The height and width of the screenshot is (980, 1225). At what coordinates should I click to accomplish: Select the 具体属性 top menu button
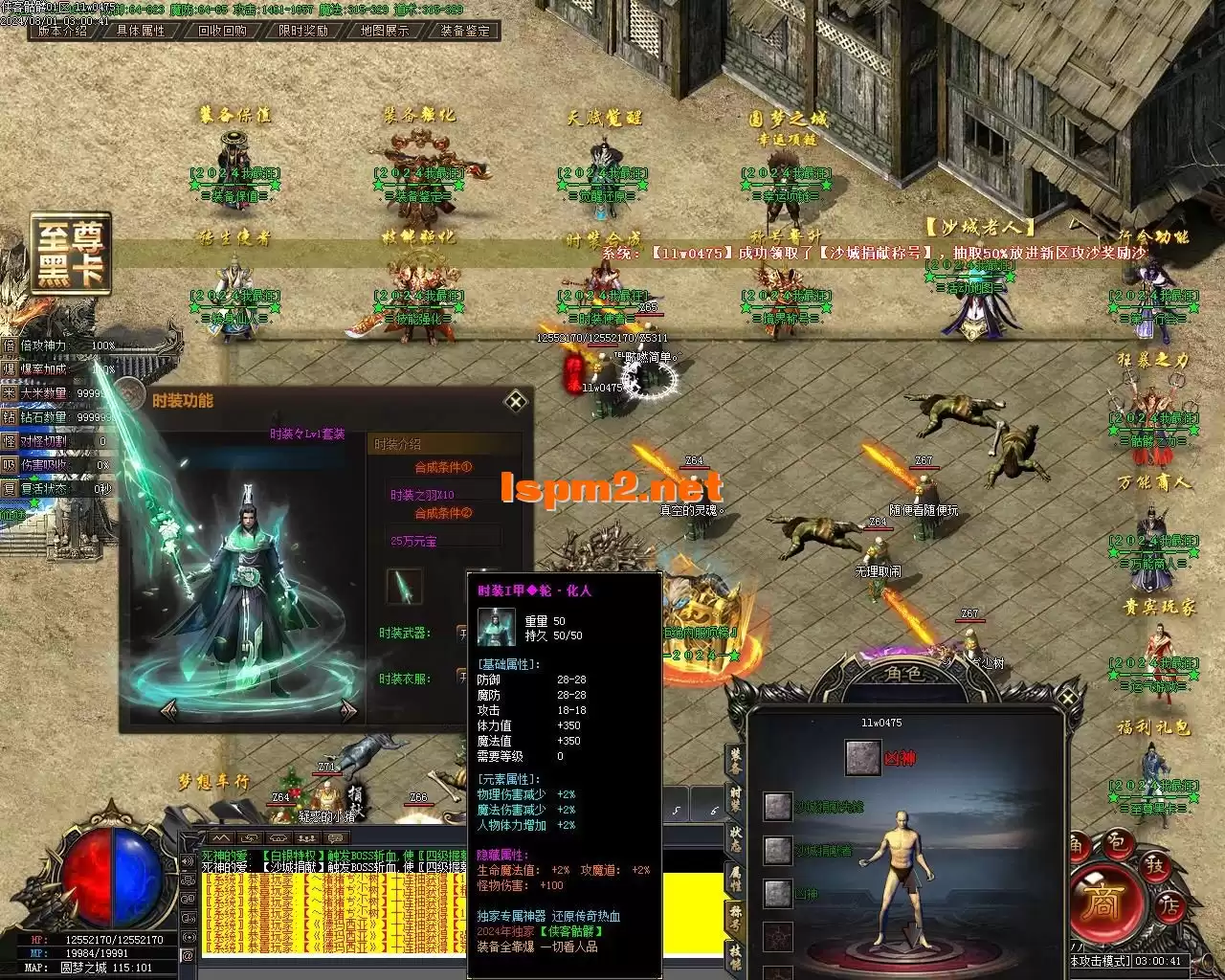point(141,31)
